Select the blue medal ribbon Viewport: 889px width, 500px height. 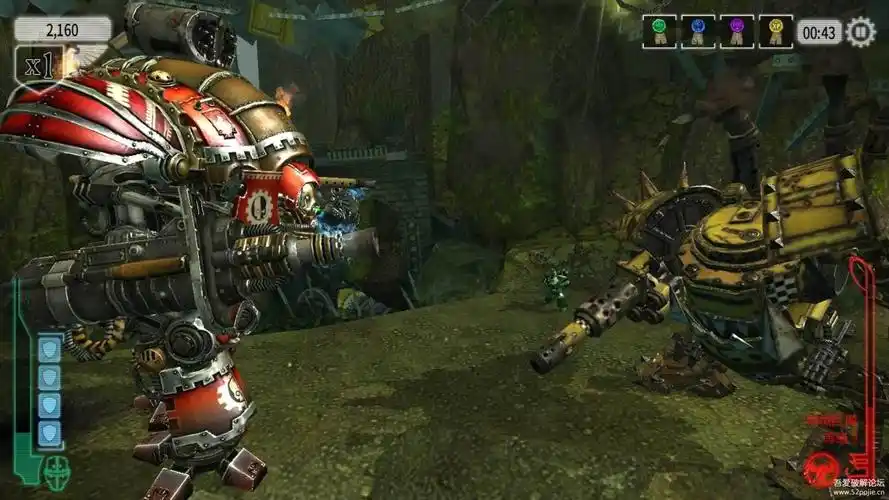point(699,31)
